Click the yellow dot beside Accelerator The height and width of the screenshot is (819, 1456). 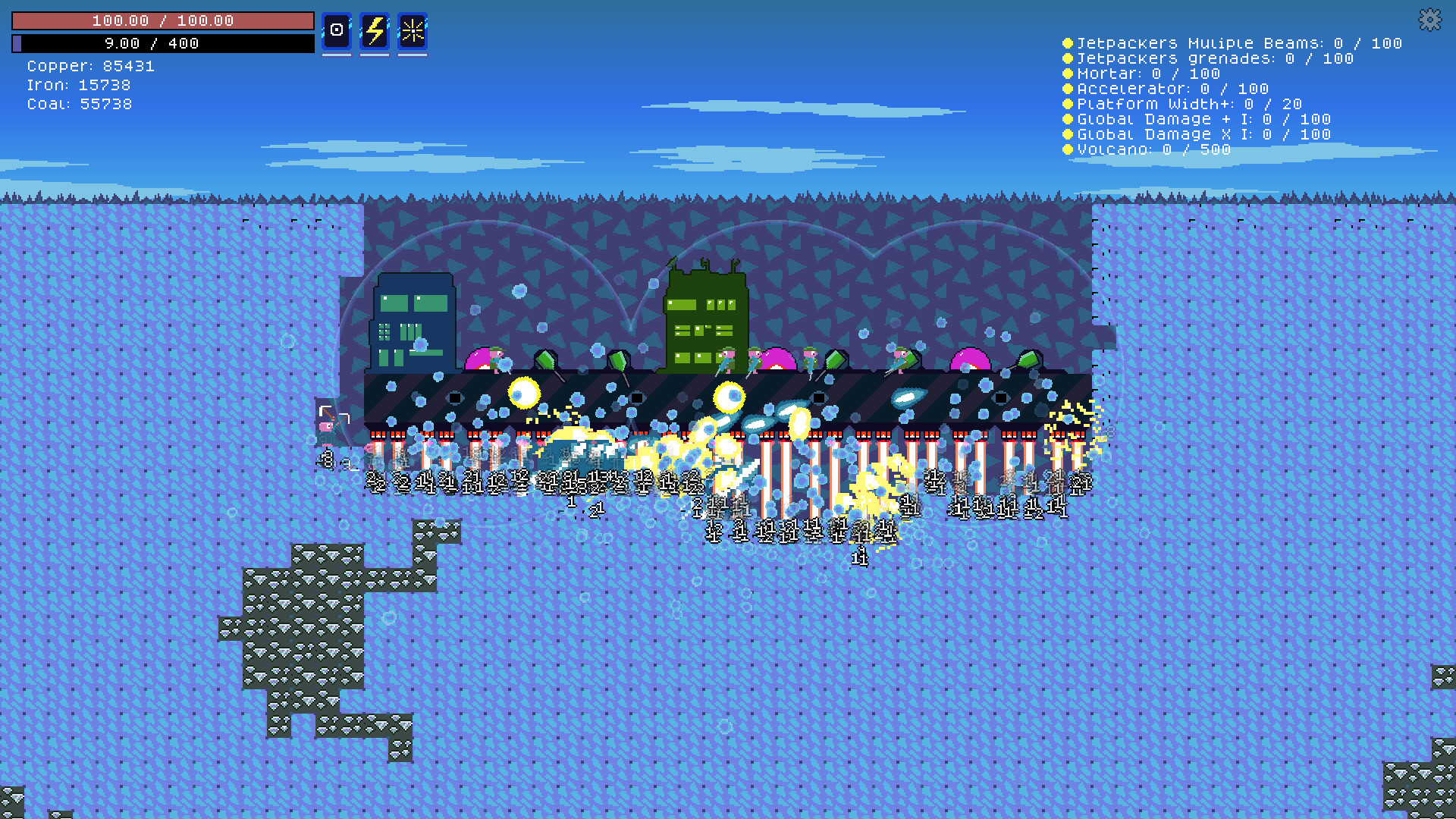pyautogui.click(x=1068, y=89)
